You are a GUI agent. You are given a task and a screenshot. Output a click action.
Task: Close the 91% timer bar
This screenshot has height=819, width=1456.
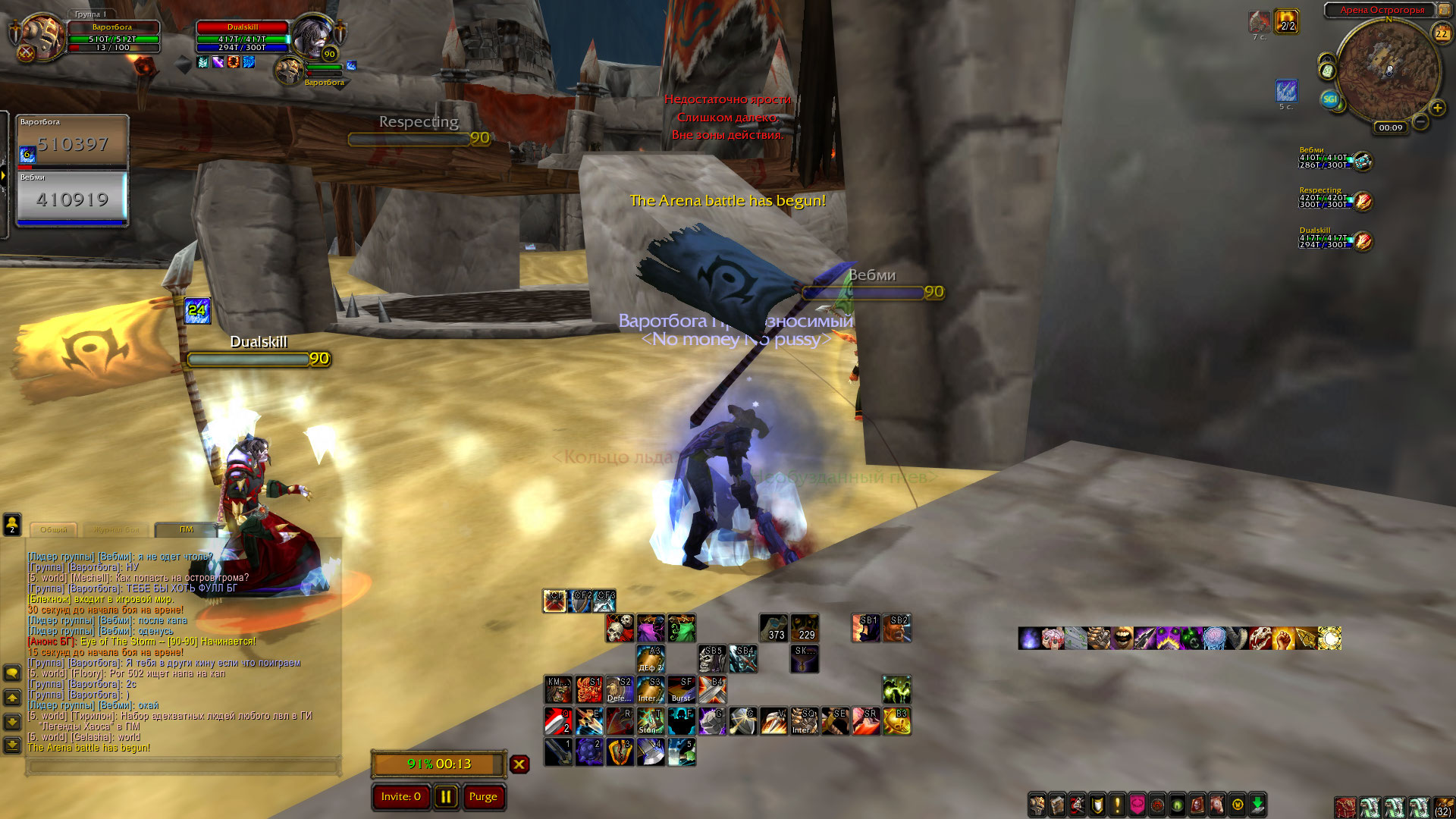519,764
